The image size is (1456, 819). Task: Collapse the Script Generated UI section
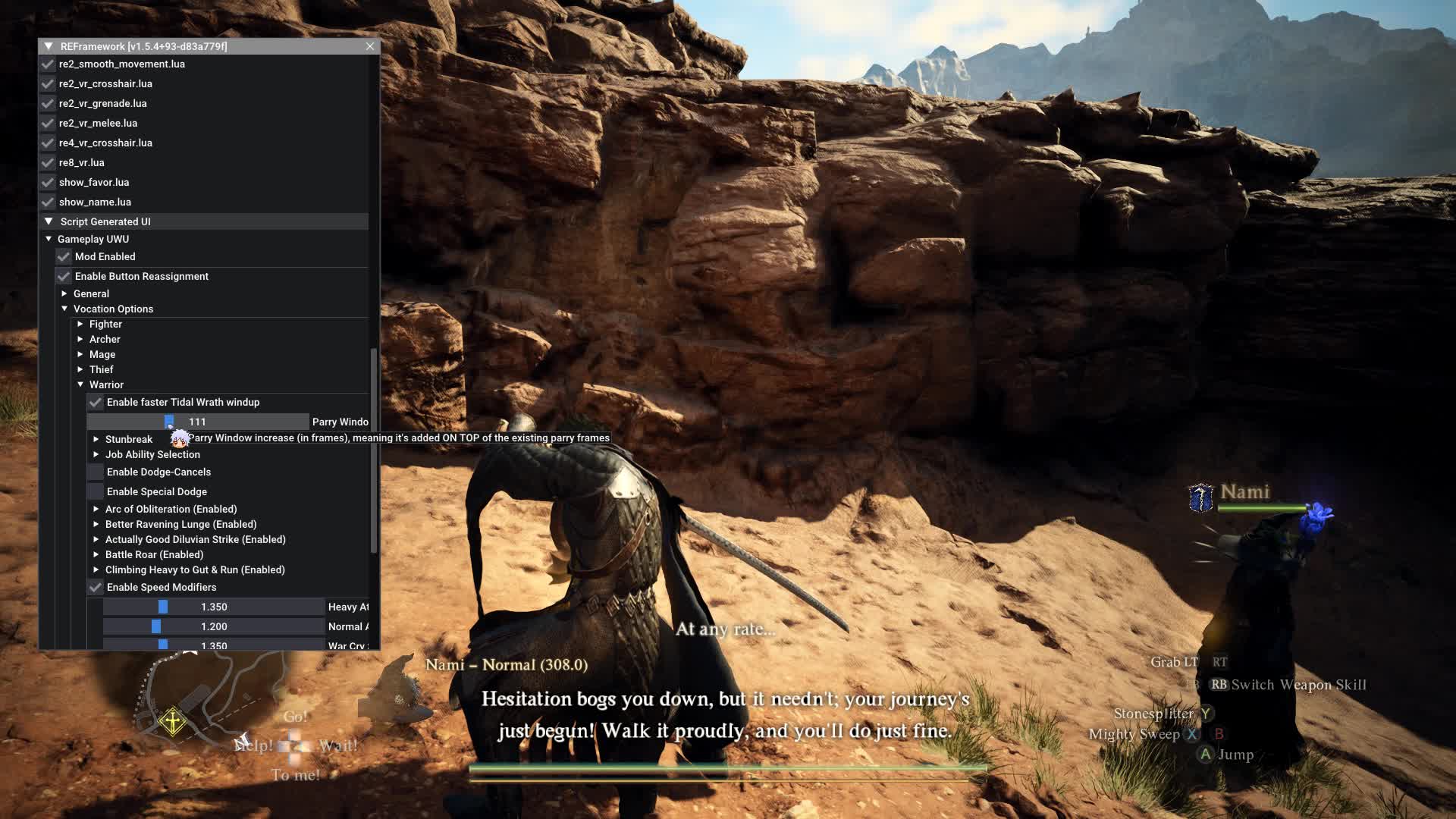pyautogui.click(x=49, y=221)
